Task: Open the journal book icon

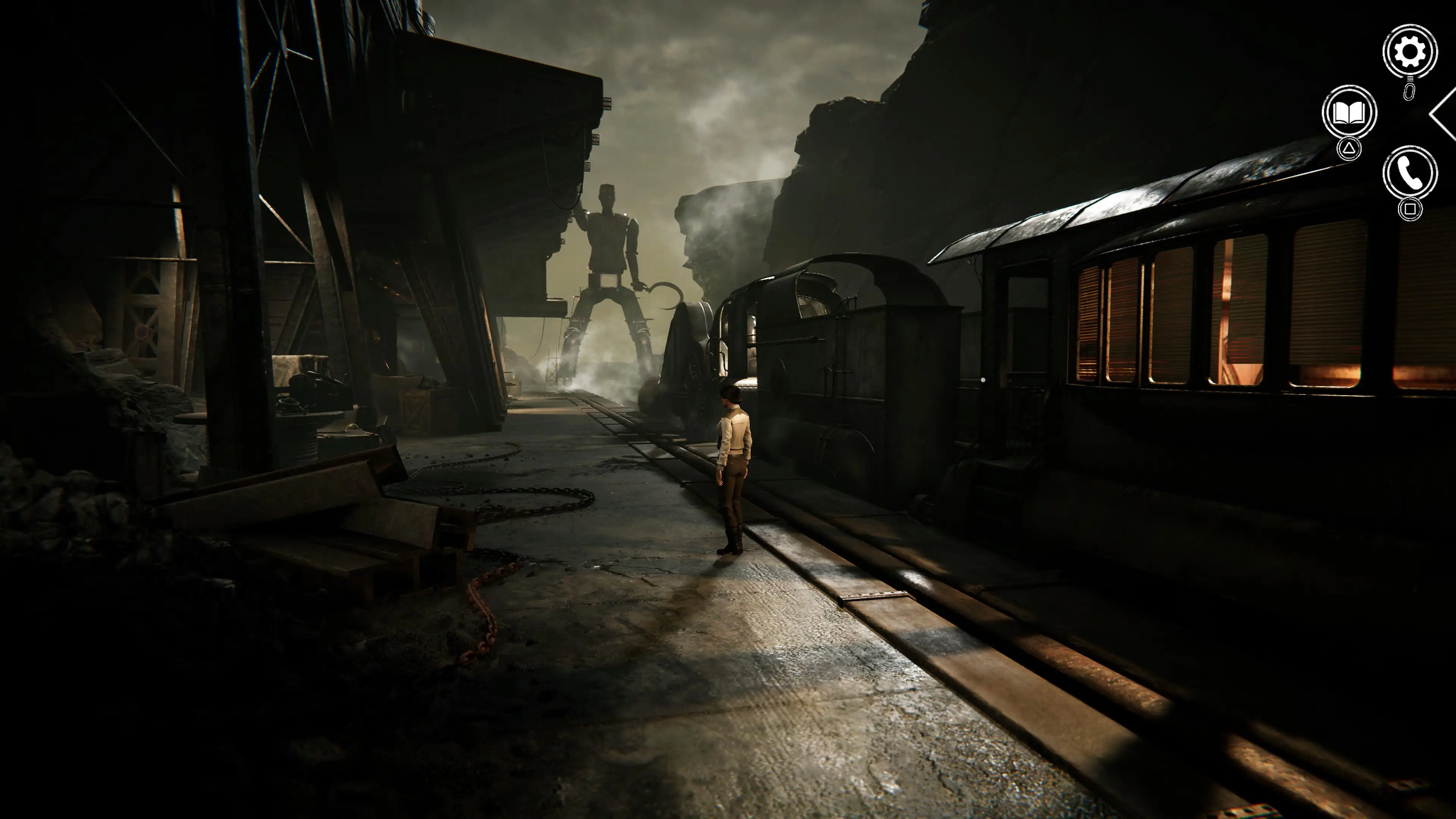Action: (x=1349, y=113)
